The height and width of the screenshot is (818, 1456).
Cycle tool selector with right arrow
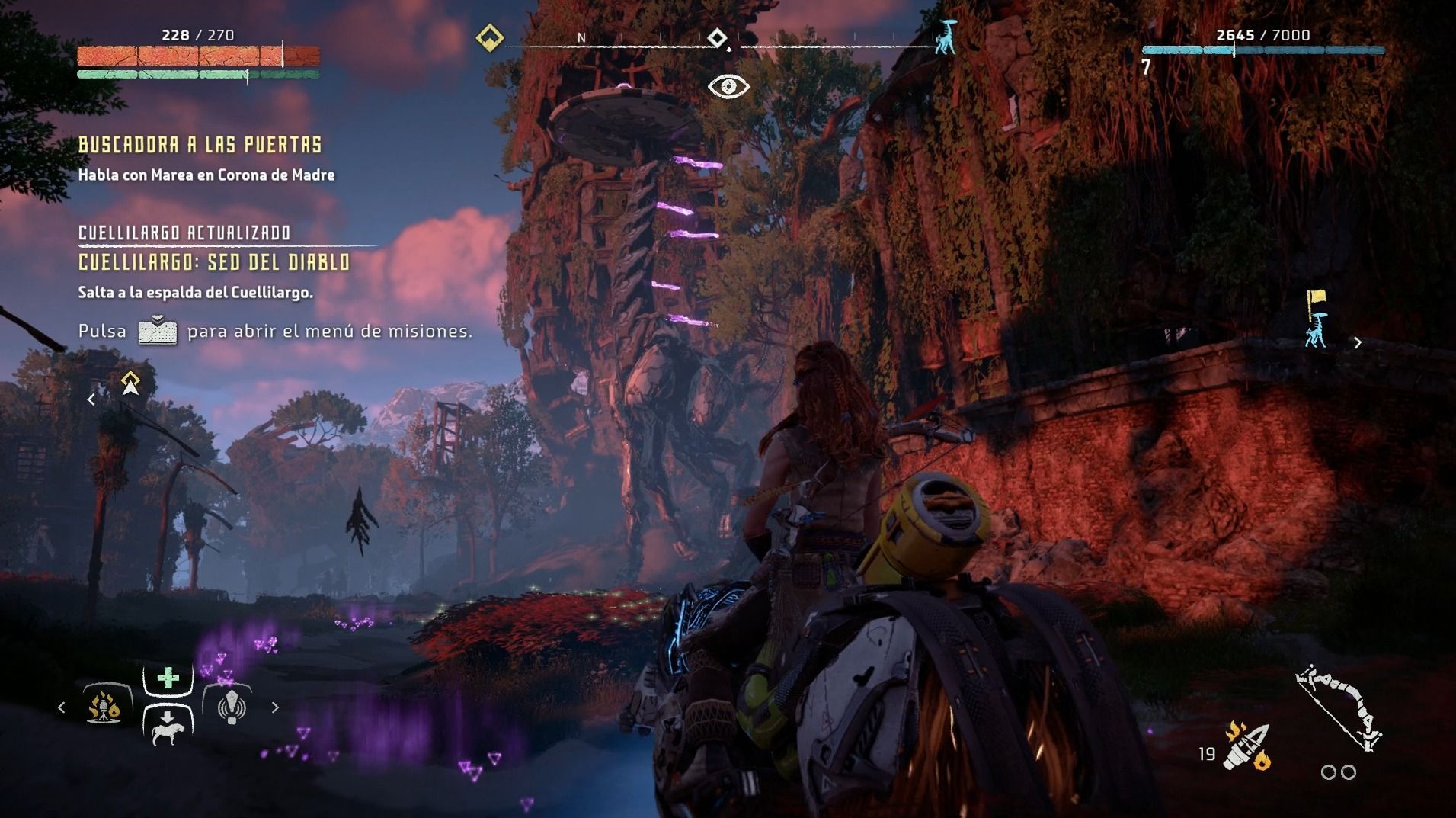click(x=275, y=707)
